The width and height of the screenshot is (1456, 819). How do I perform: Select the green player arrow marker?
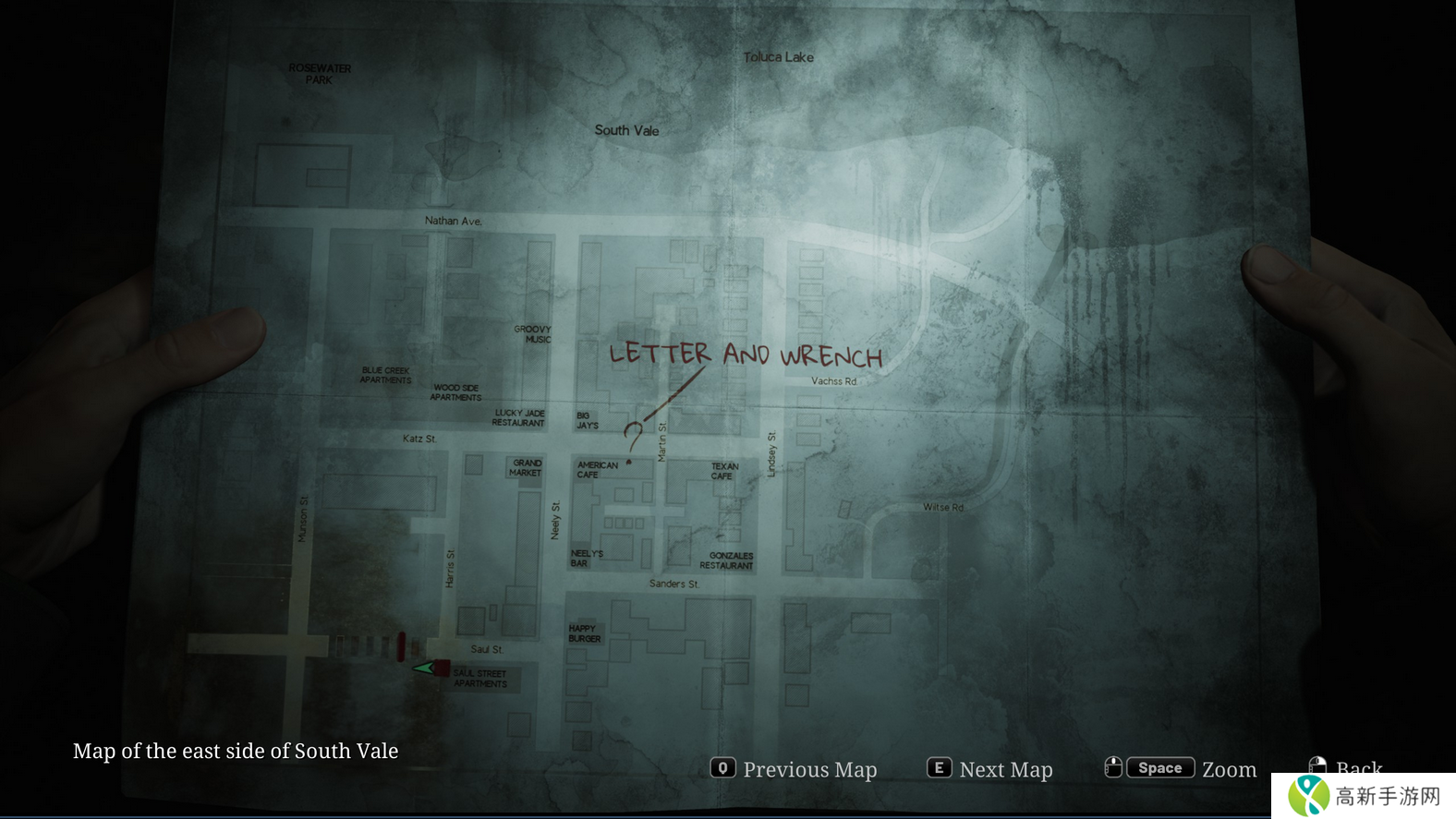coord(423,668)
